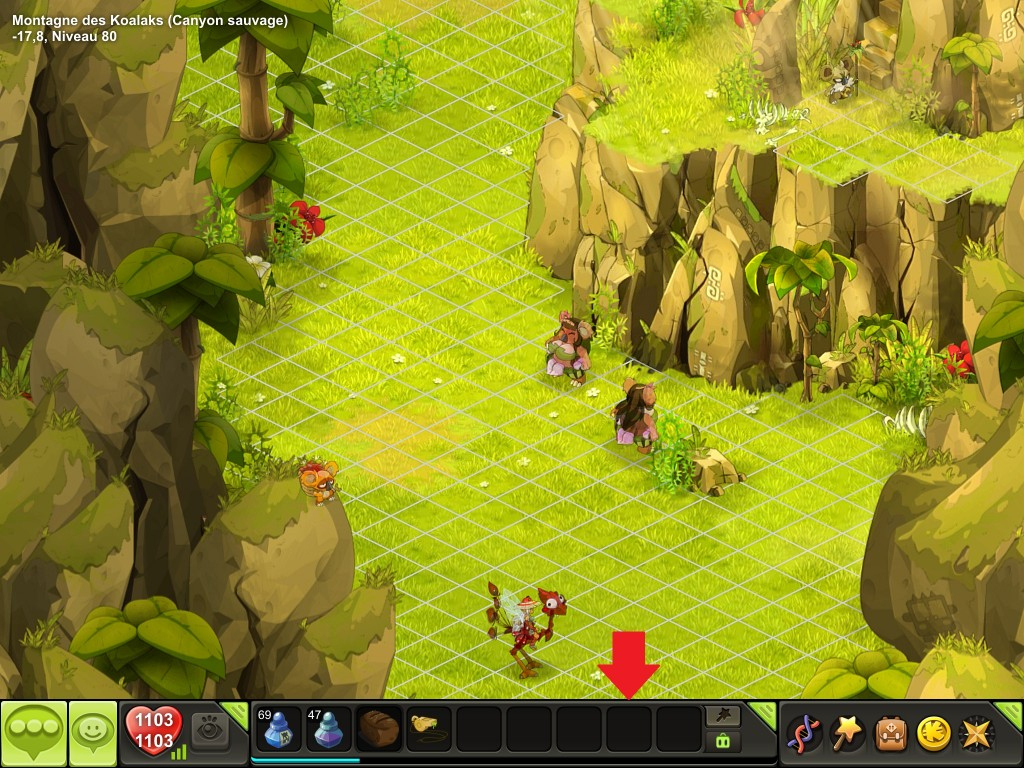This screenshot has height=768, width=1024.
Task: Select the bread loaf slot
Action: (x=379, y=729)
